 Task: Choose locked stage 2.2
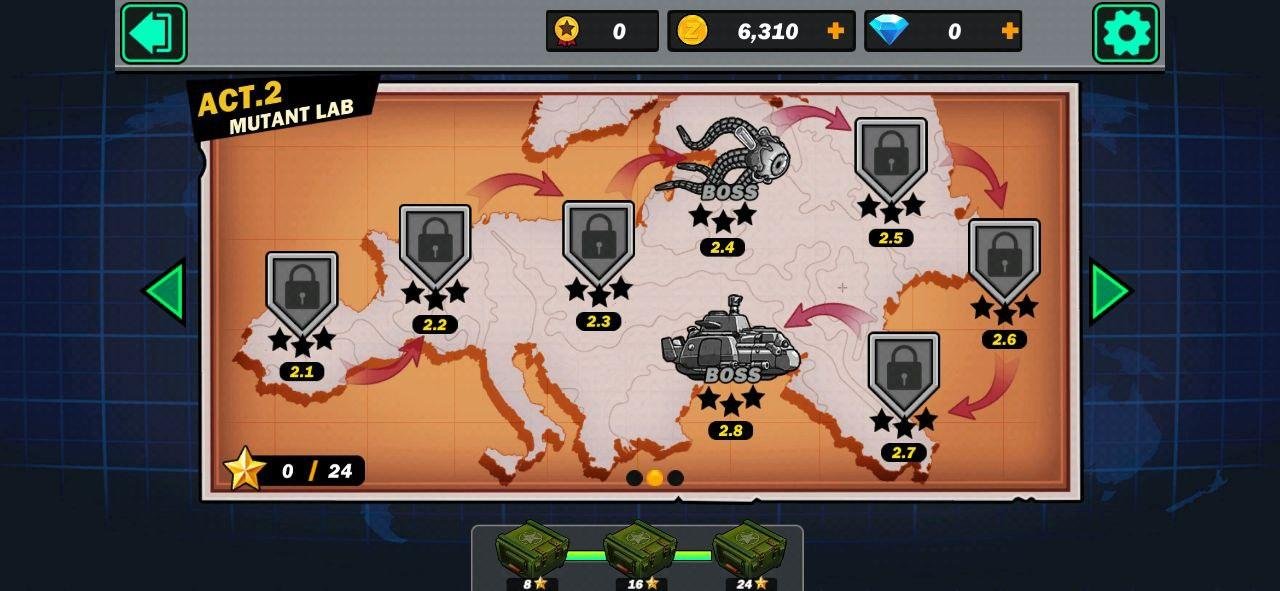435,245
